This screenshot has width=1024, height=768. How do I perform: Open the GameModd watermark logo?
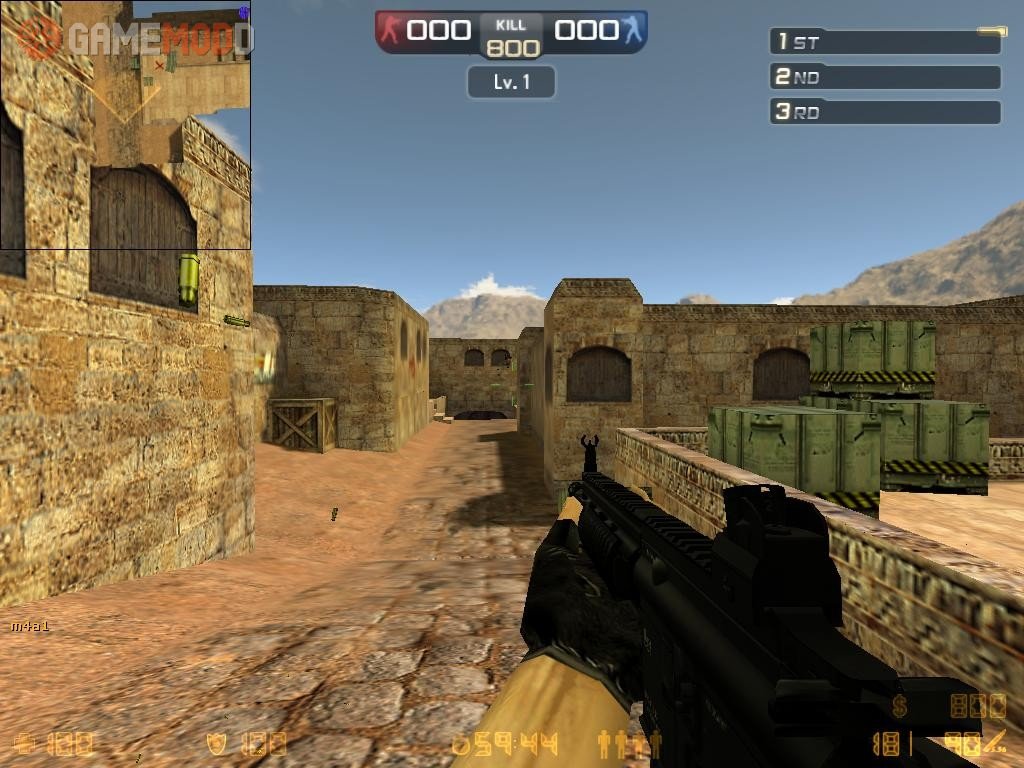tap(134, 38)
